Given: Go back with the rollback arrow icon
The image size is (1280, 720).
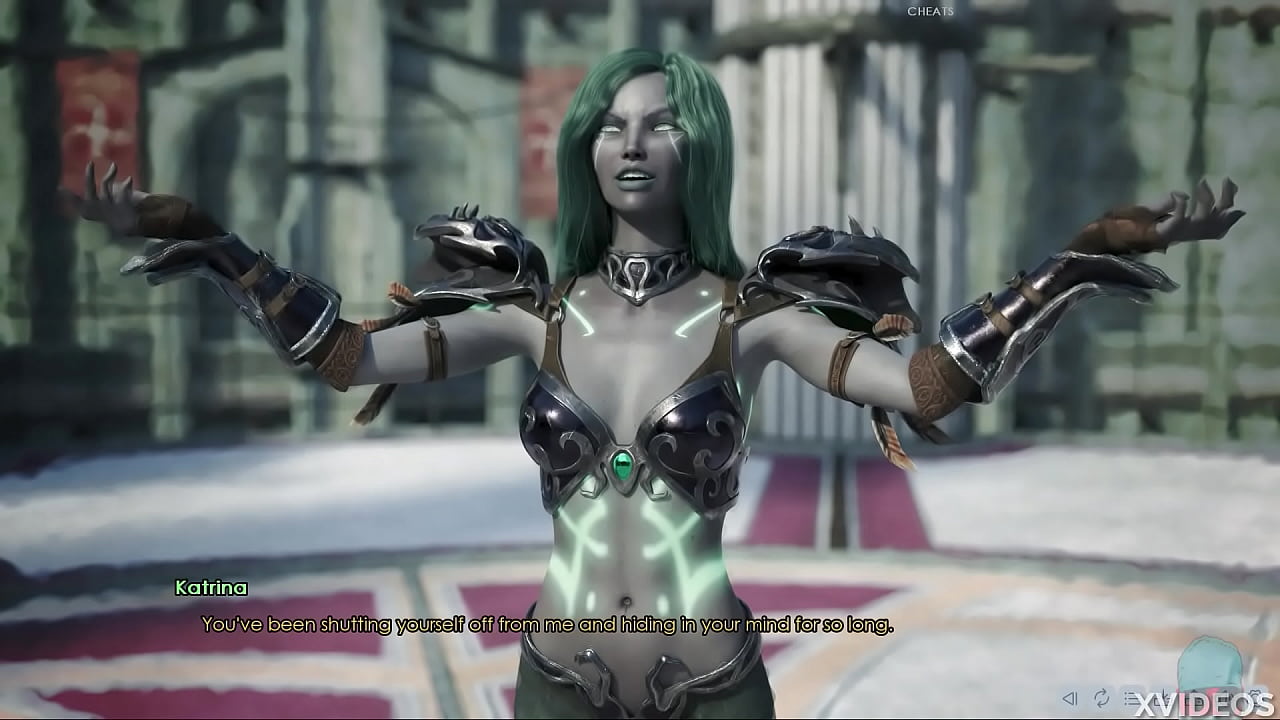Looking at the screenshot, I should 1070,699.
